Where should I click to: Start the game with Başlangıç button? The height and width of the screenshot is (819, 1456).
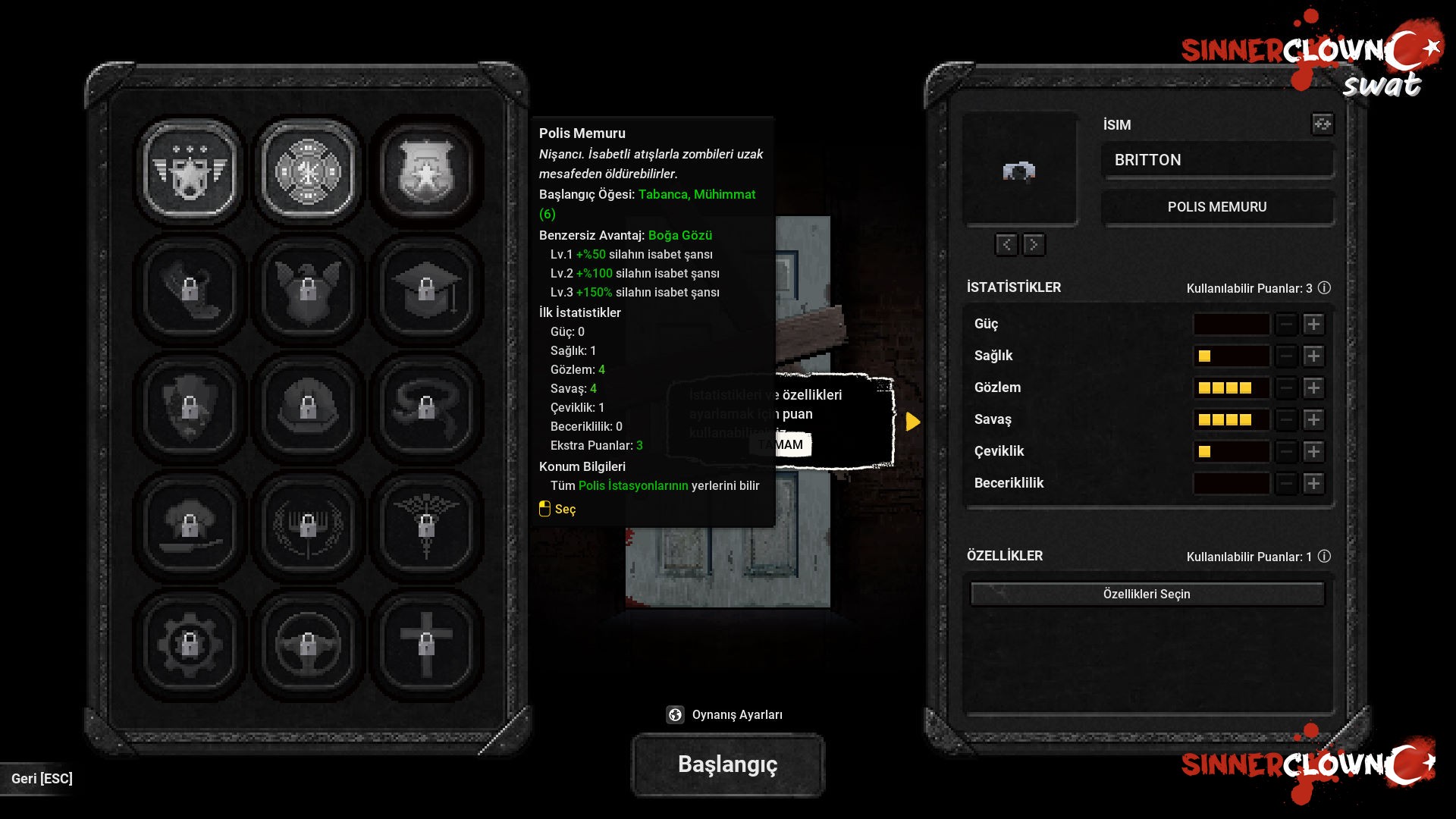(x=727, y=764)
